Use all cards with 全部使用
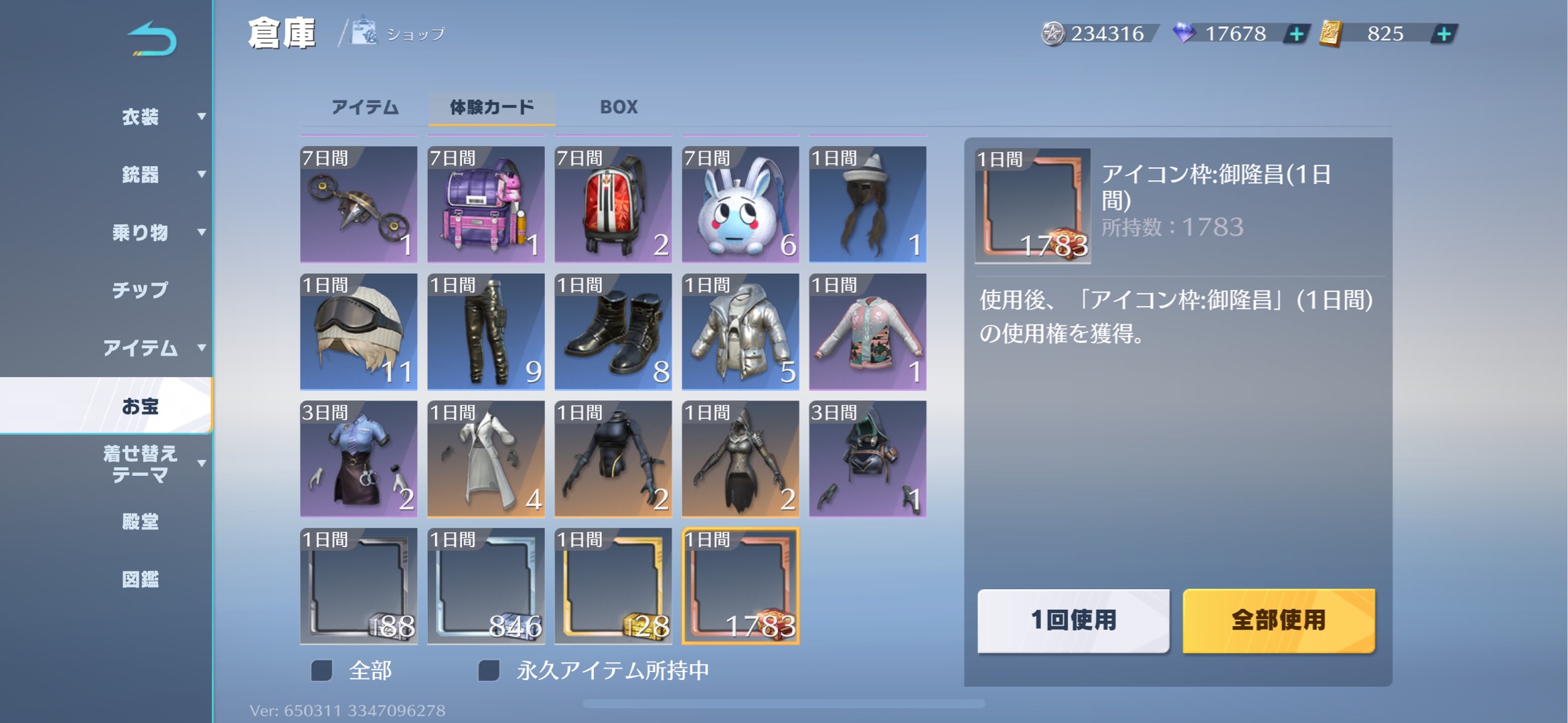This screenshot has height=723, width=1568. [1279, 621]
